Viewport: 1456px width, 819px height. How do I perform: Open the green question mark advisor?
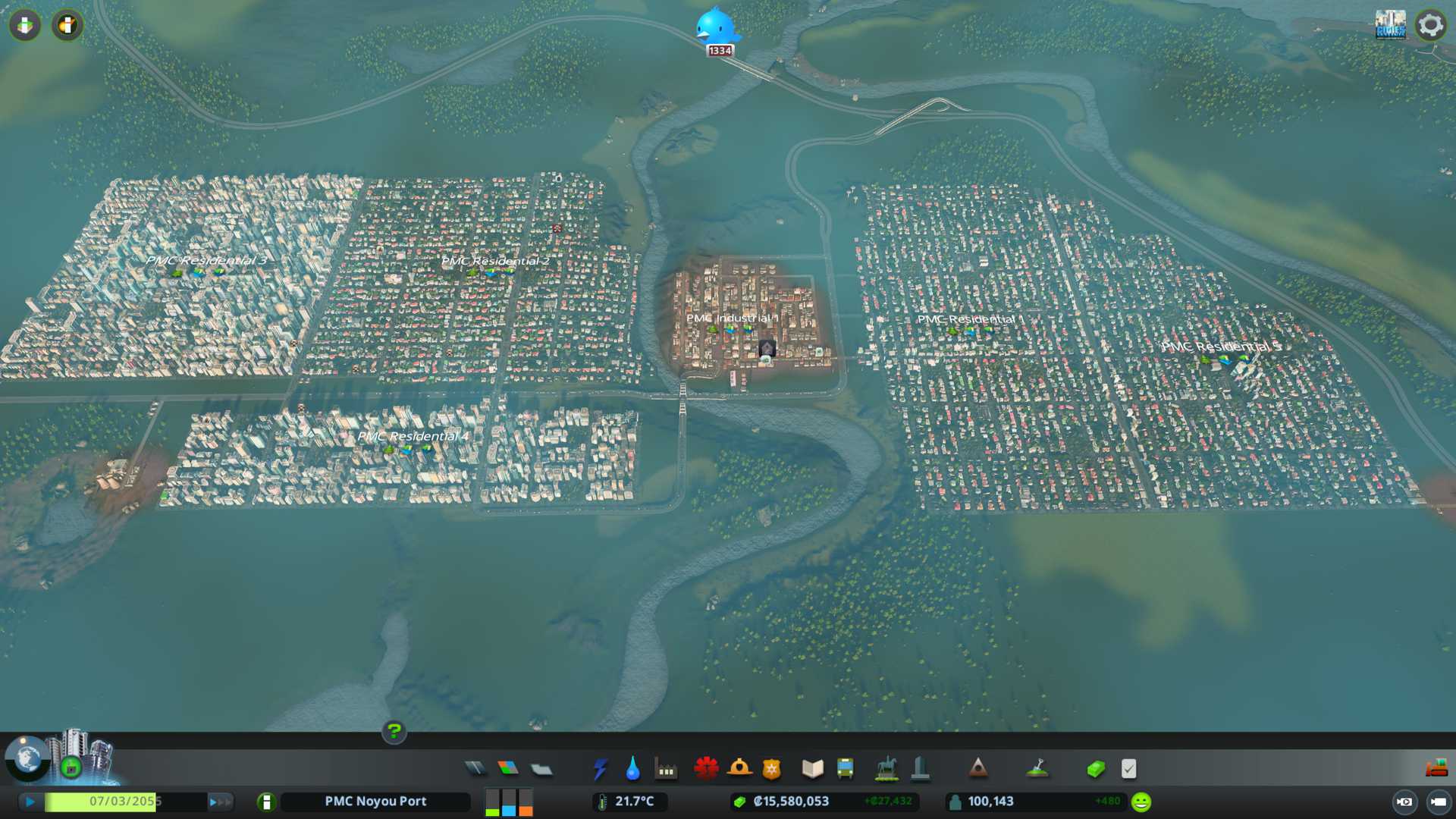(x=394, y=732)
